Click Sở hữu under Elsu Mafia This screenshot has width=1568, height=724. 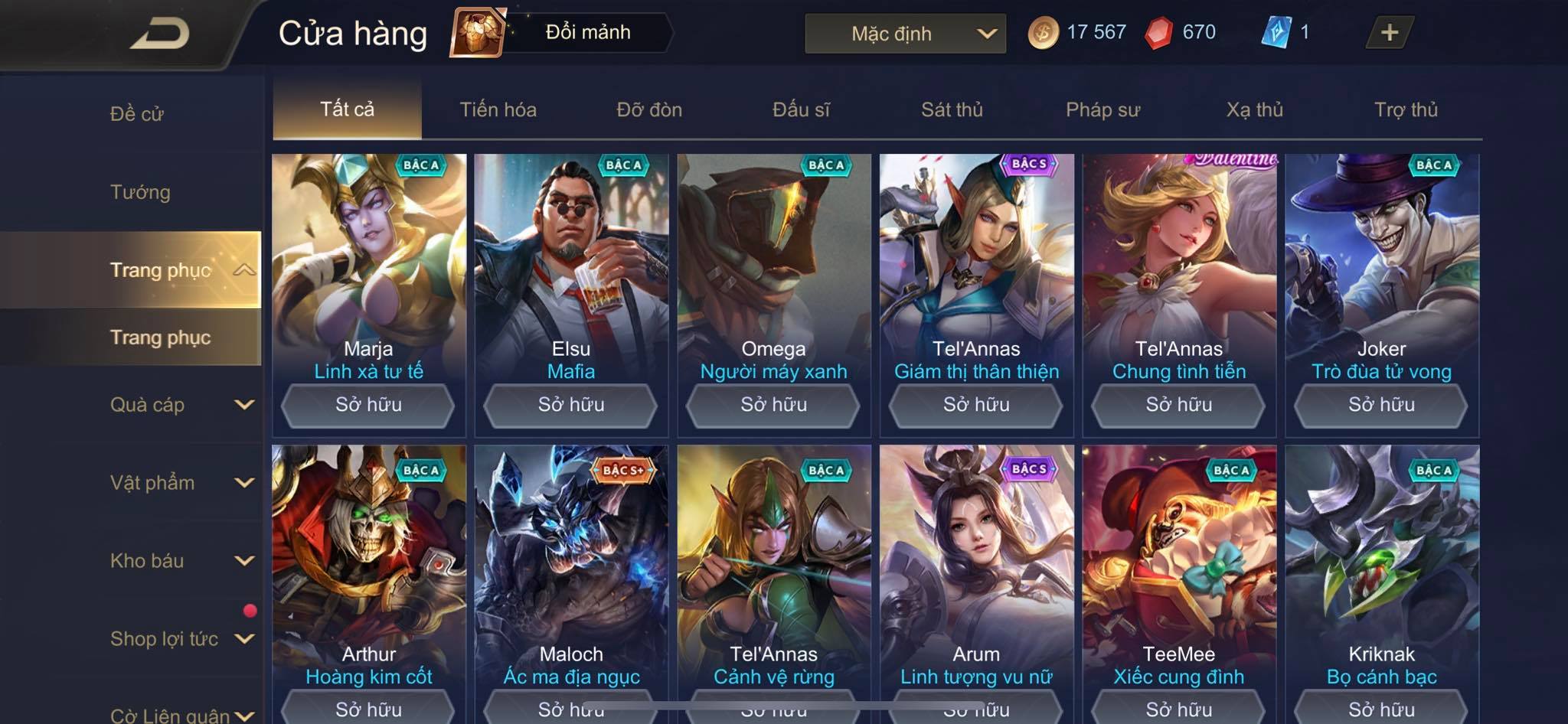(571, 405)
